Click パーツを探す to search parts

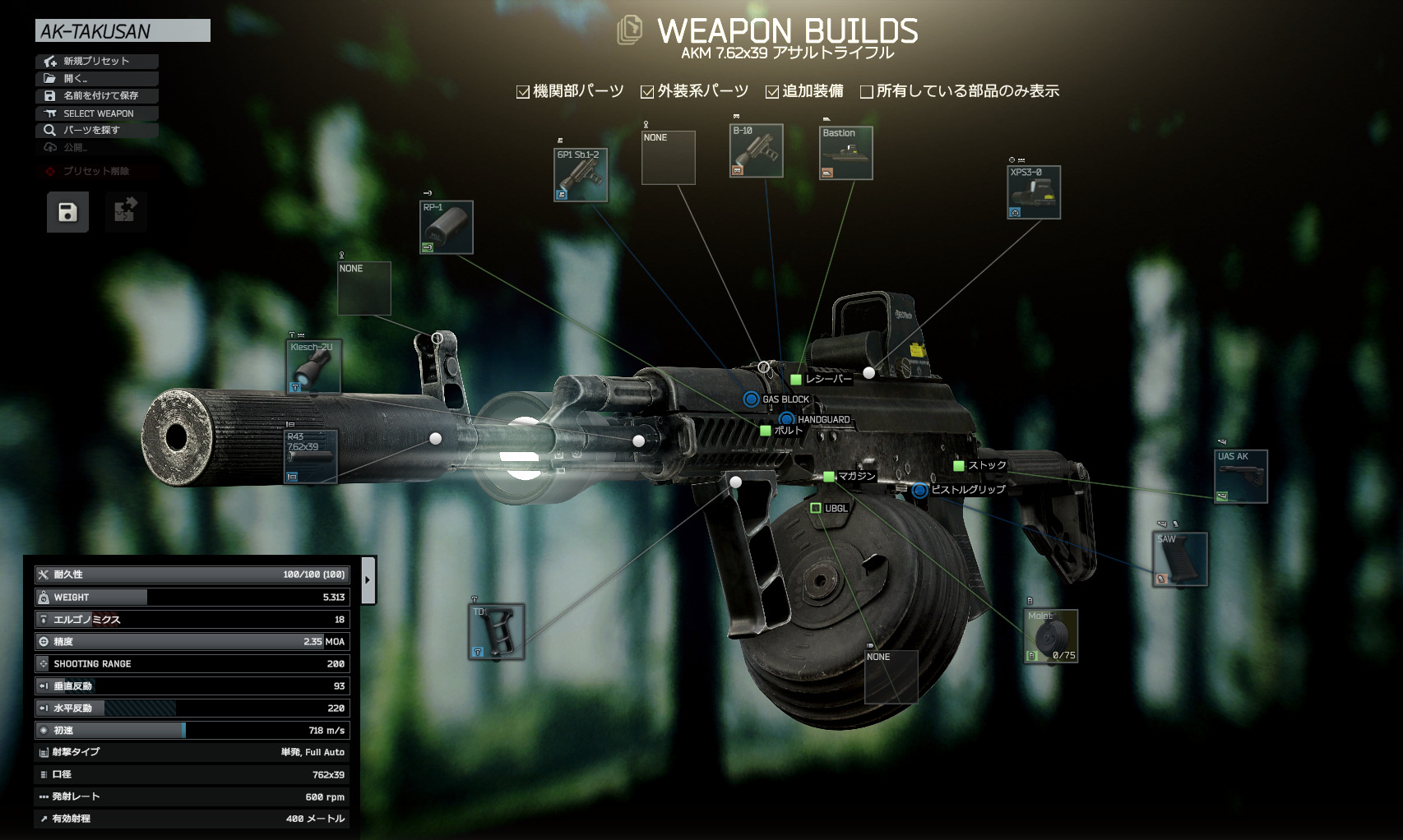click(x=96, y=130)
